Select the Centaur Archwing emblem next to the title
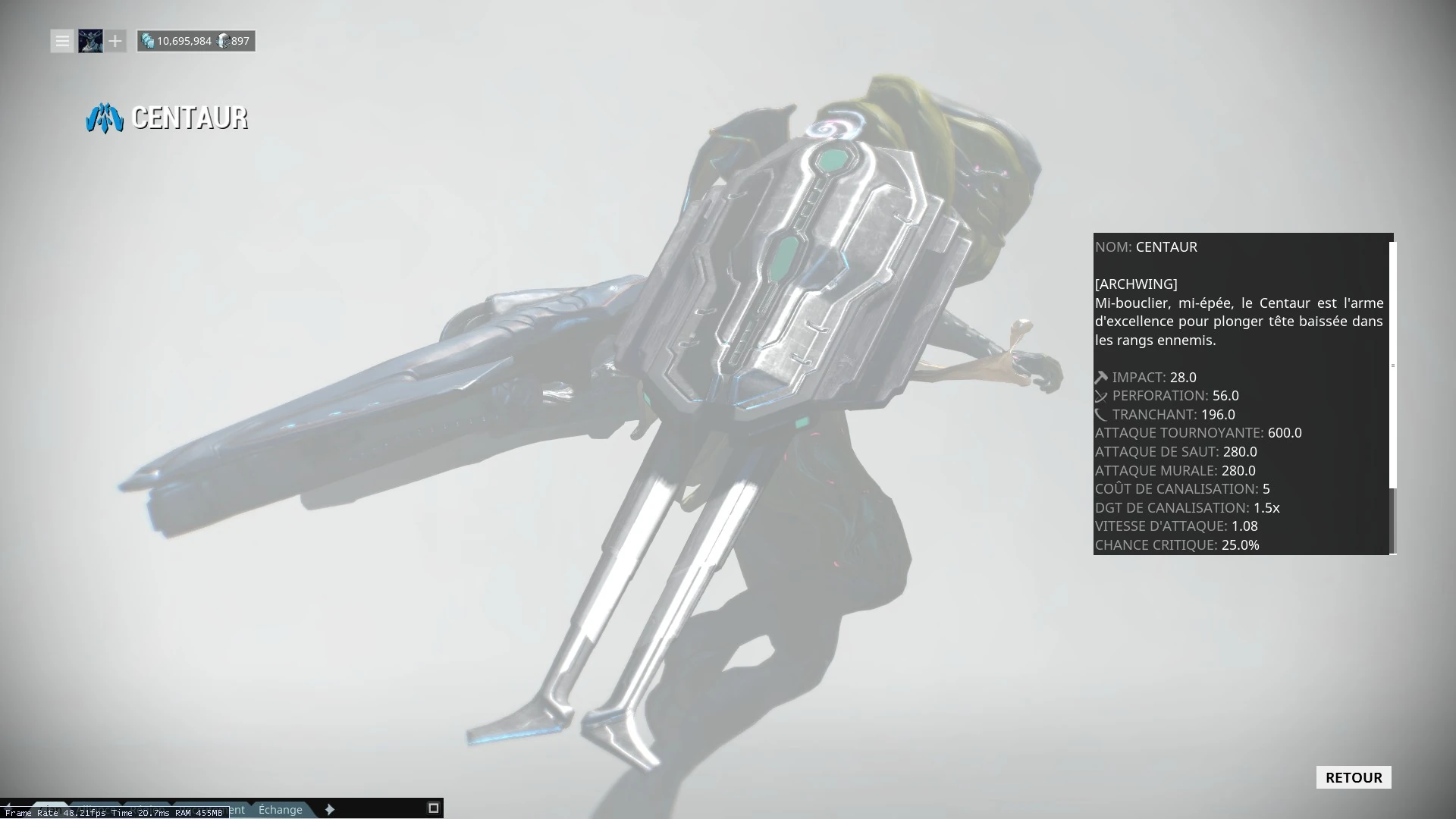Viewport: 1456px width, 819px height. pyautogui.click(x=105, y=118)
